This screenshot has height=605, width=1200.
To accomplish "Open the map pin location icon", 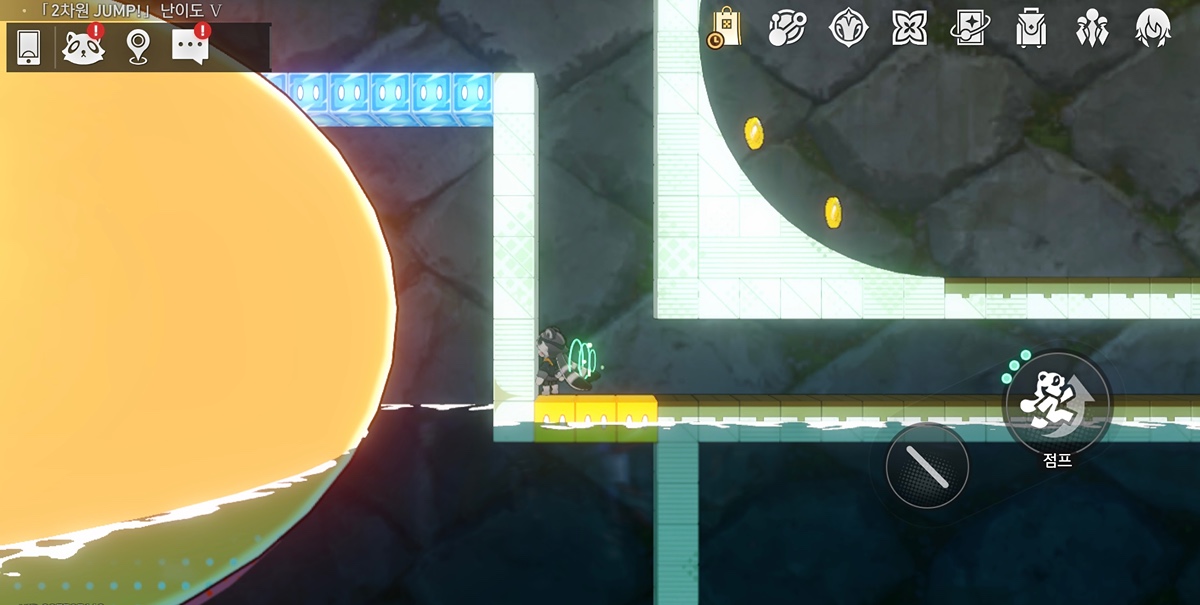I will tap(138, 47).
